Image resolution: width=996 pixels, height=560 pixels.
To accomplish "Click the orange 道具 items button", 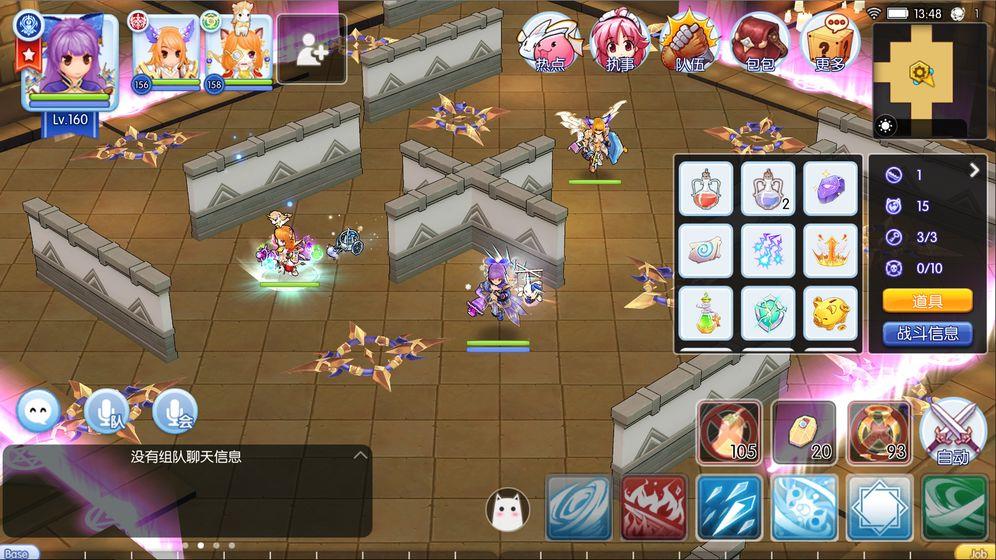I will point(927,301).
